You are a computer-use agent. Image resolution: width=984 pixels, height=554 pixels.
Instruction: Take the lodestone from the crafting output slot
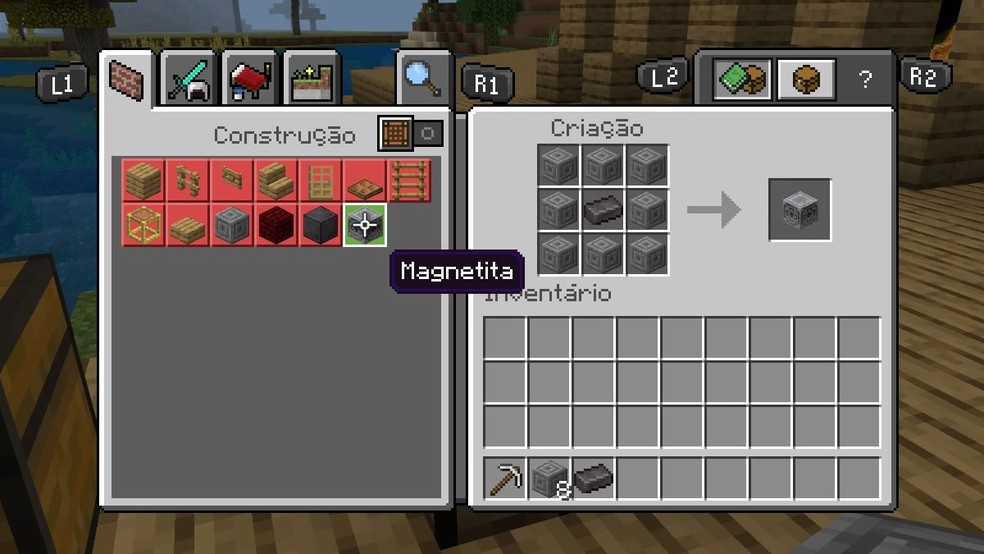(799, 209)
